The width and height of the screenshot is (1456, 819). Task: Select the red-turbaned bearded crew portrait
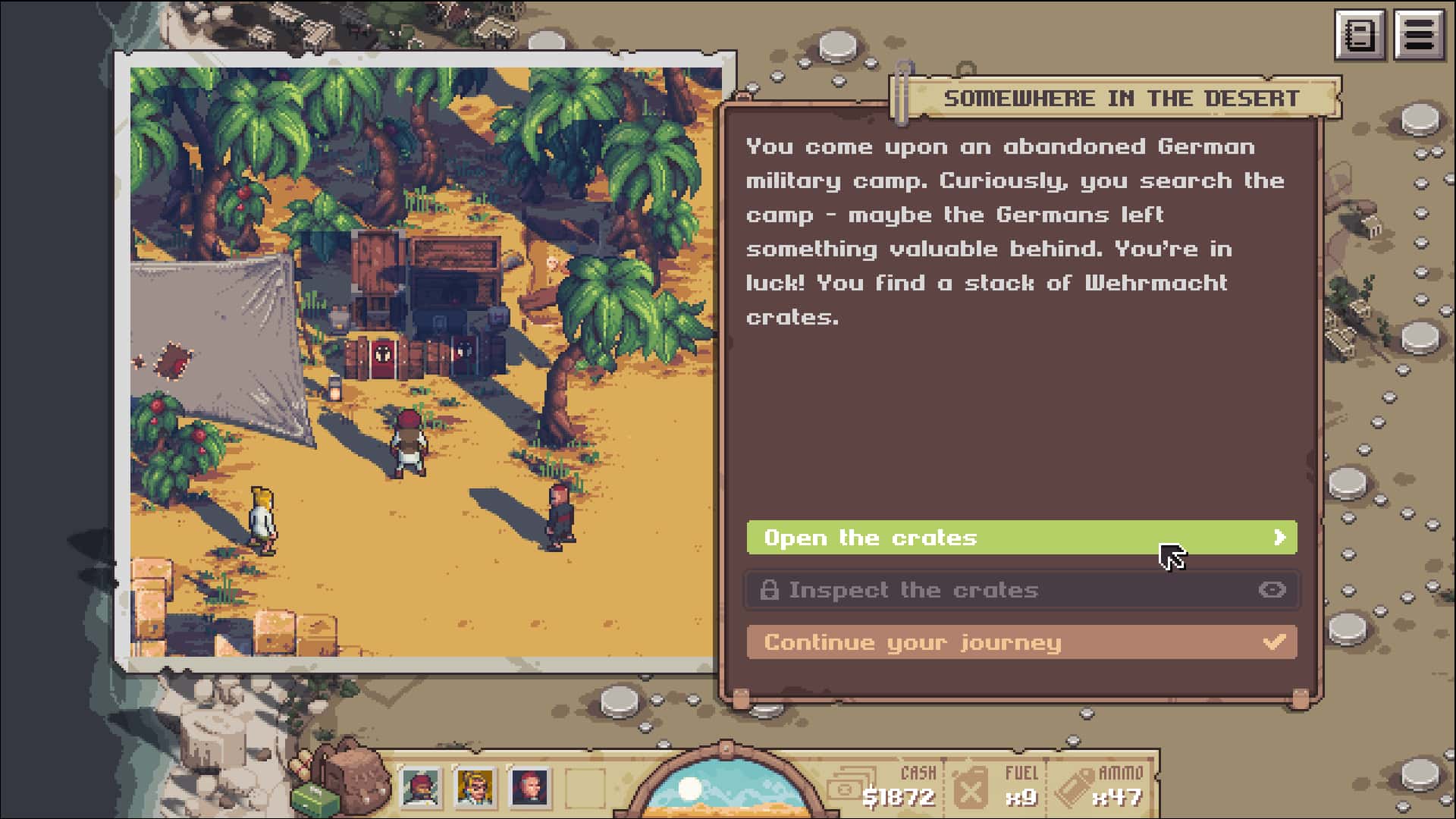(x=420, y=787)
